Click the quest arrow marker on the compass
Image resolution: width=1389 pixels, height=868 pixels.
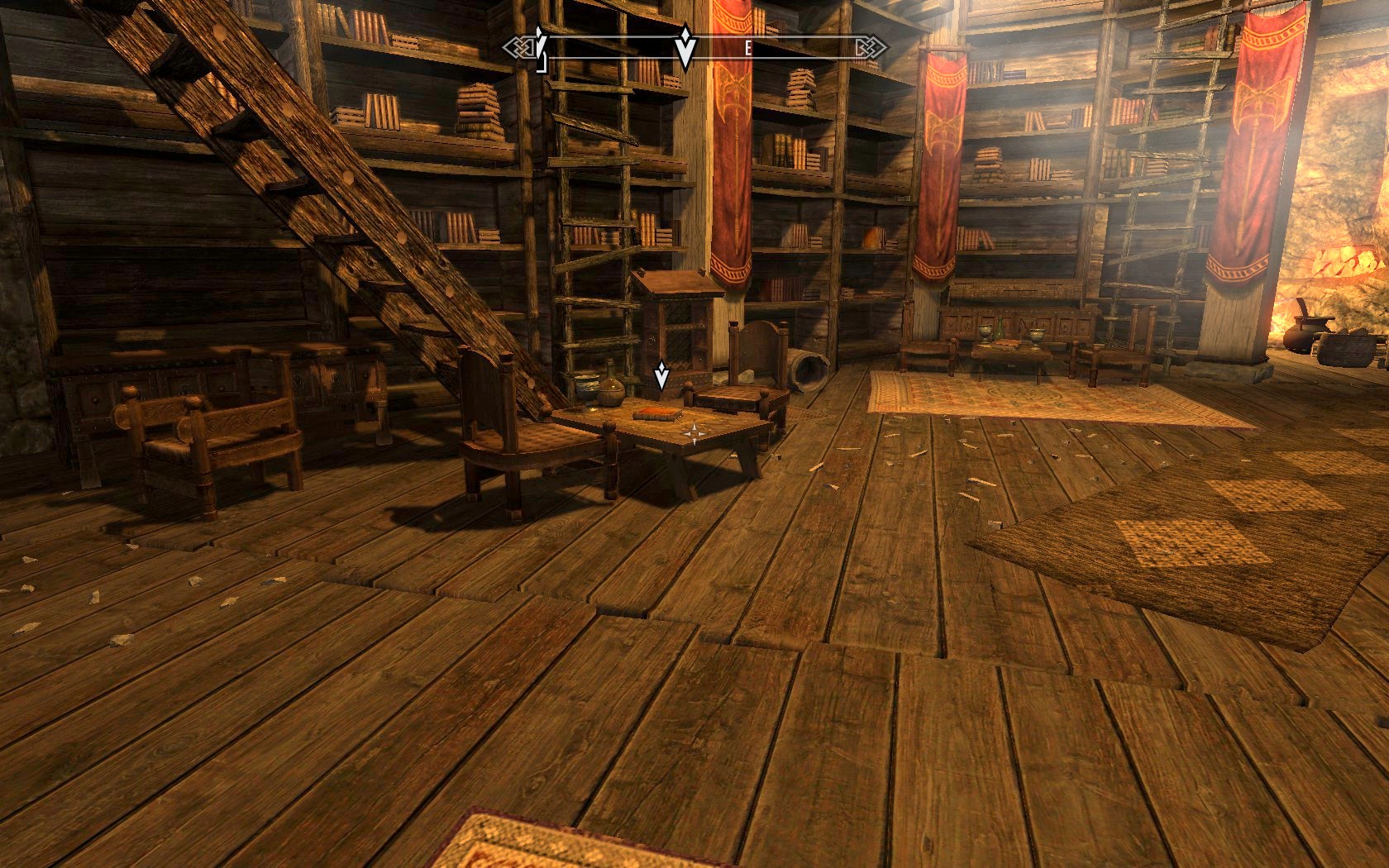point(684,50)
